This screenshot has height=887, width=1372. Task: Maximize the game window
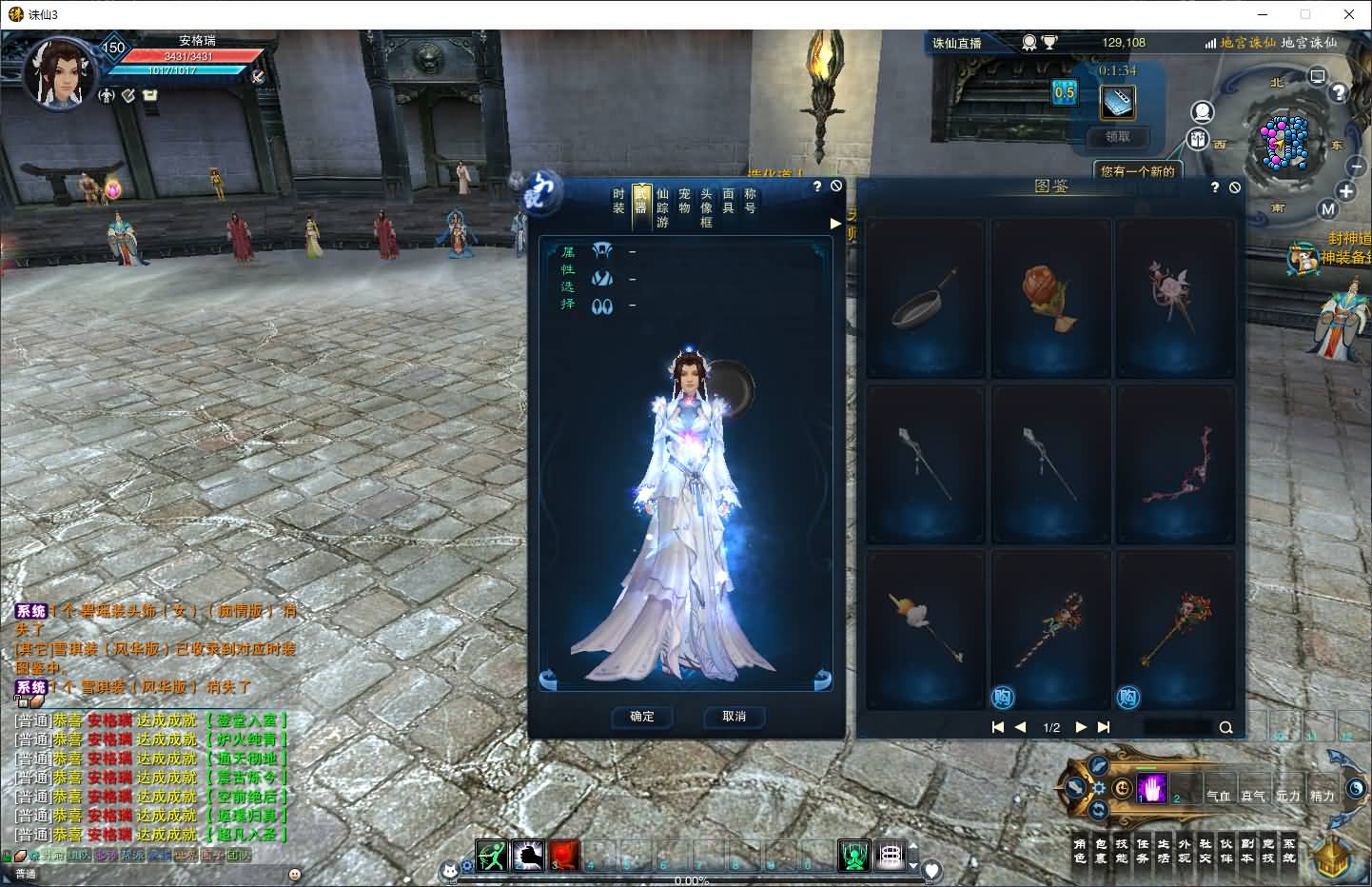tap(1305, 14)
